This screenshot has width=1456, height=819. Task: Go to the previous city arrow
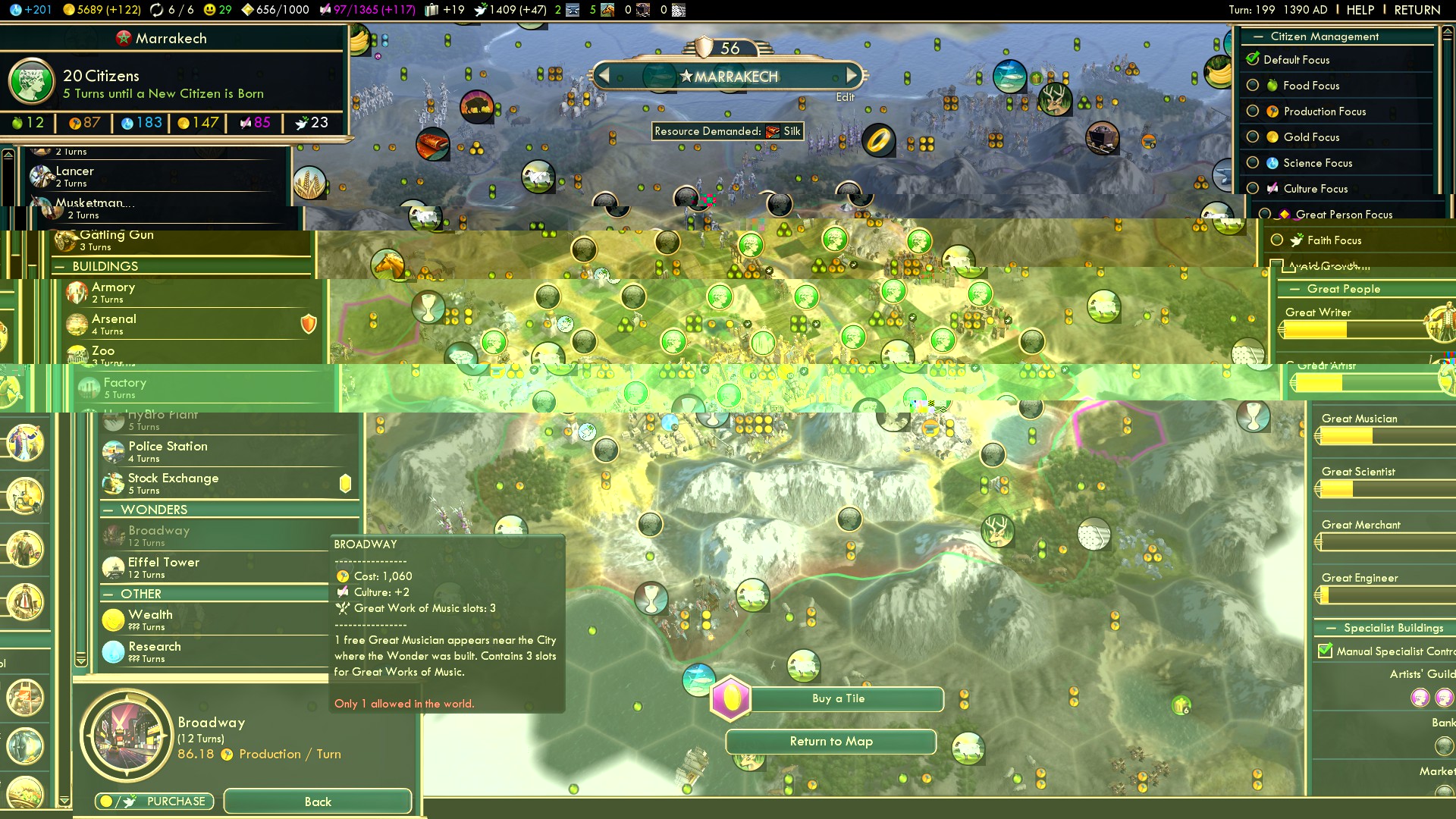point(604,75)
